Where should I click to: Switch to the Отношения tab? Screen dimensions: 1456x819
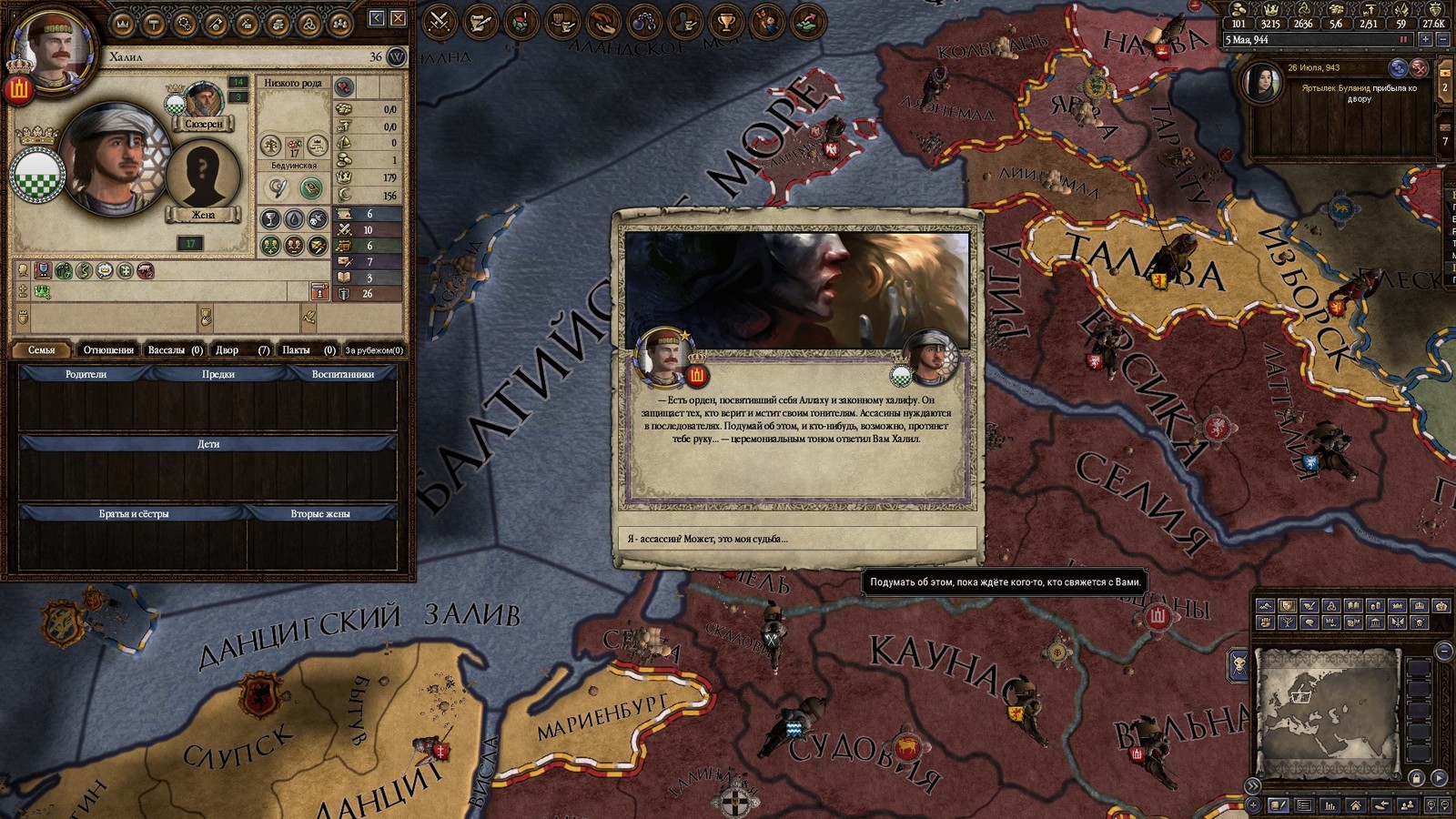[x=108, y=349]
